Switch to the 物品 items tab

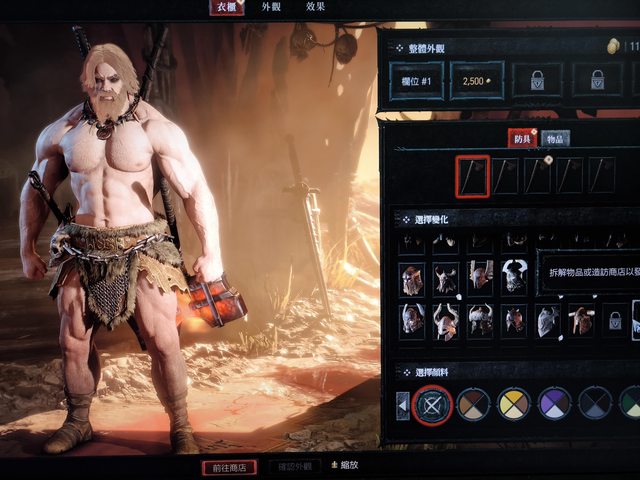pyautogui.click(x=556, y=138)
